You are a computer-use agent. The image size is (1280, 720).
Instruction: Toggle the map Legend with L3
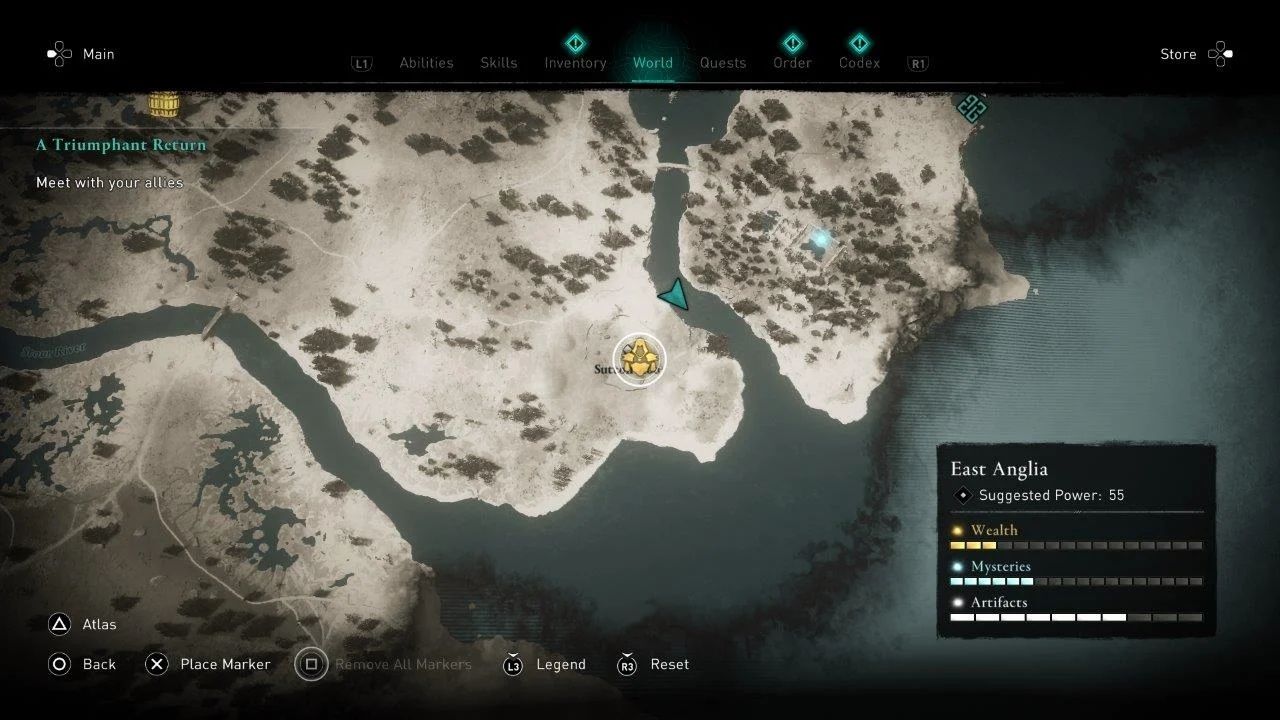[x=513, y=664]
